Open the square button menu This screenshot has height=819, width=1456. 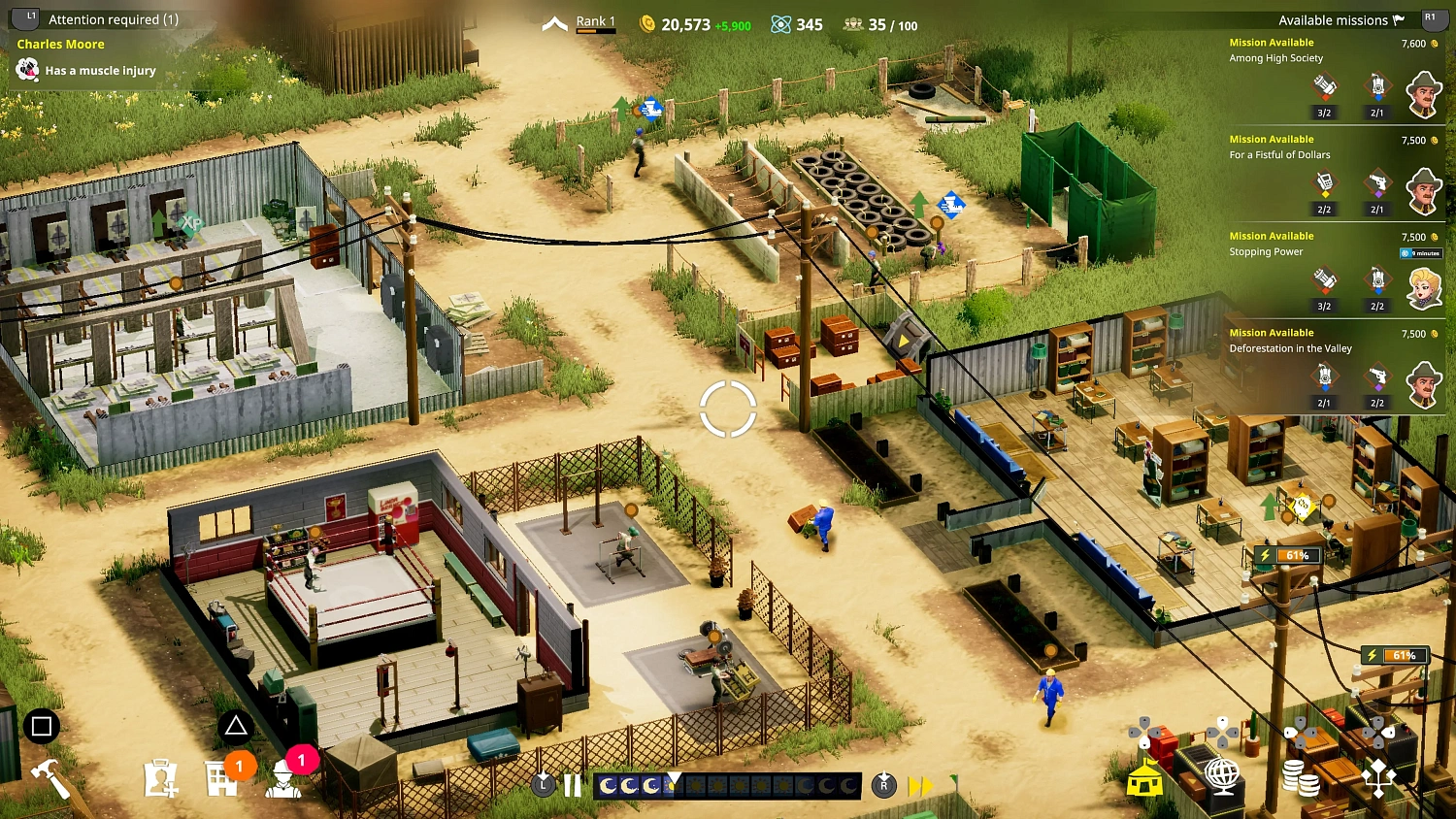point(41,725)
